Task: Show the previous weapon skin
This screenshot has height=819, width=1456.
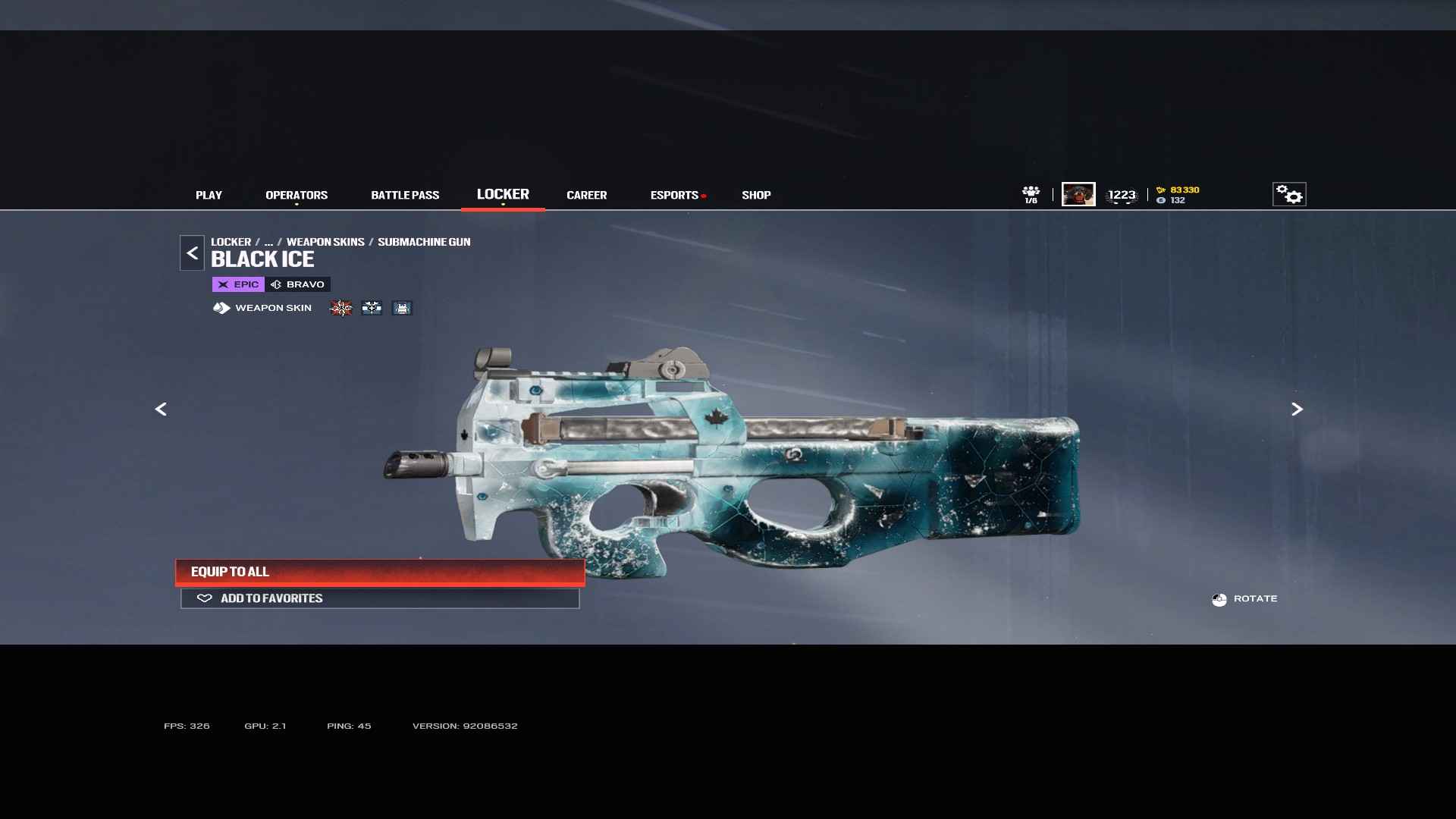Action: (161, 409)
